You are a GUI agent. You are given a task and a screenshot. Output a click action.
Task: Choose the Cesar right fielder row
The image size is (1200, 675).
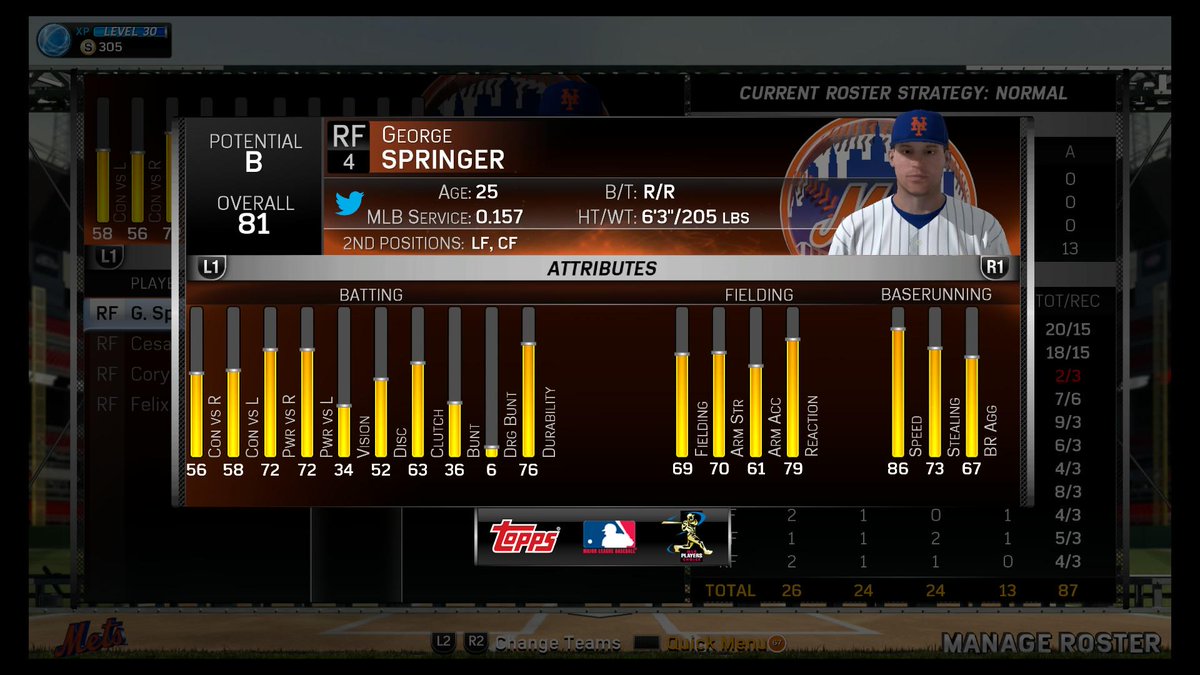click(x=133, y=344)
